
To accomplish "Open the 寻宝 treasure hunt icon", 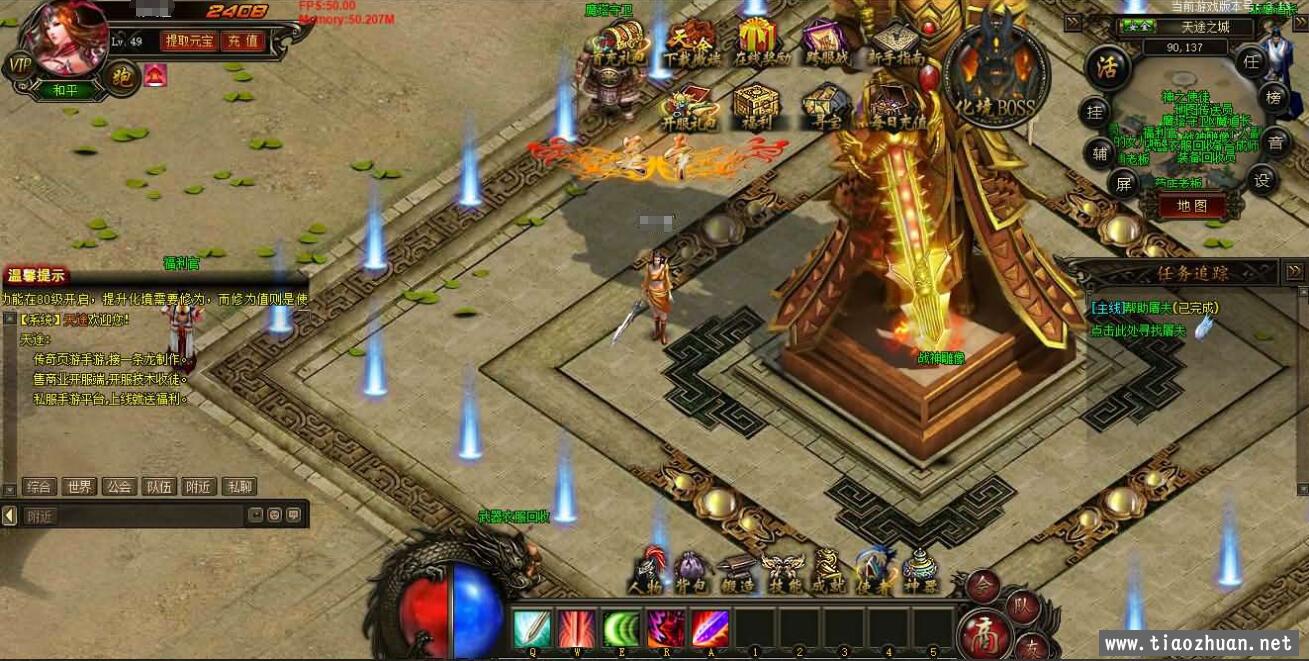I will tap(825, 107).
